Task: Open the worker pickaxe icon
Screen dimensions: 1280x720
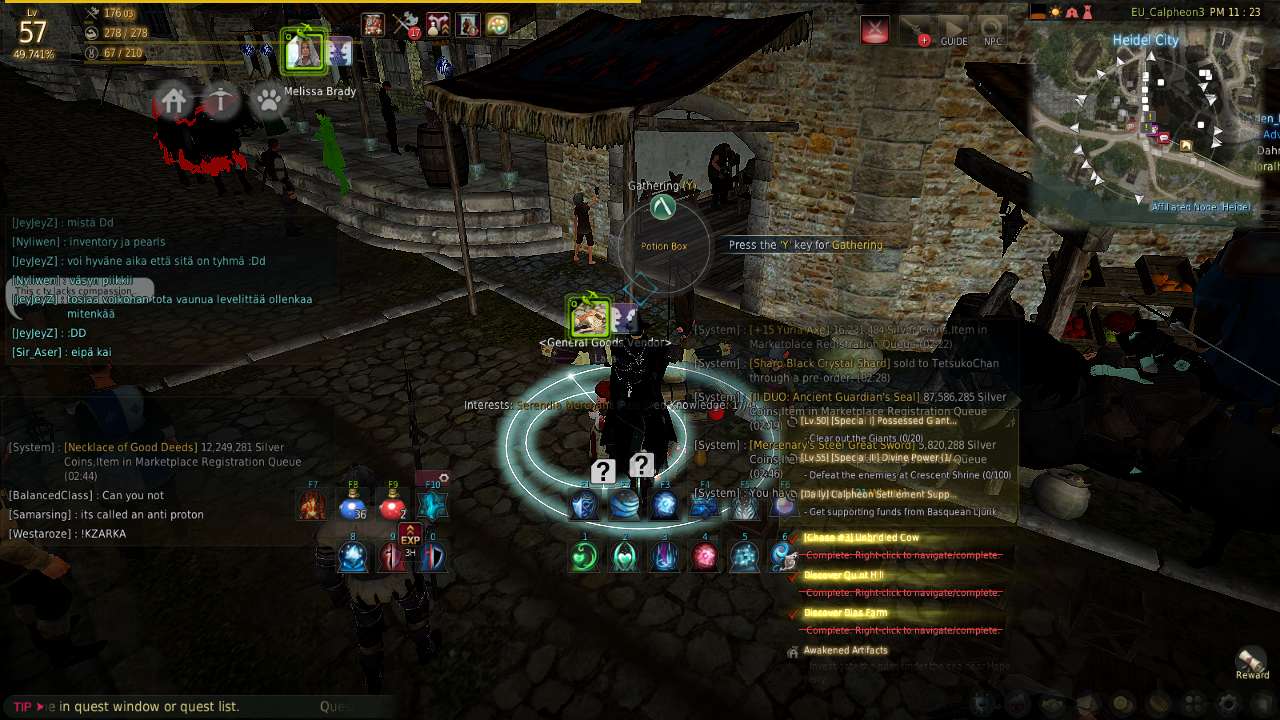Action: (221, 100)
